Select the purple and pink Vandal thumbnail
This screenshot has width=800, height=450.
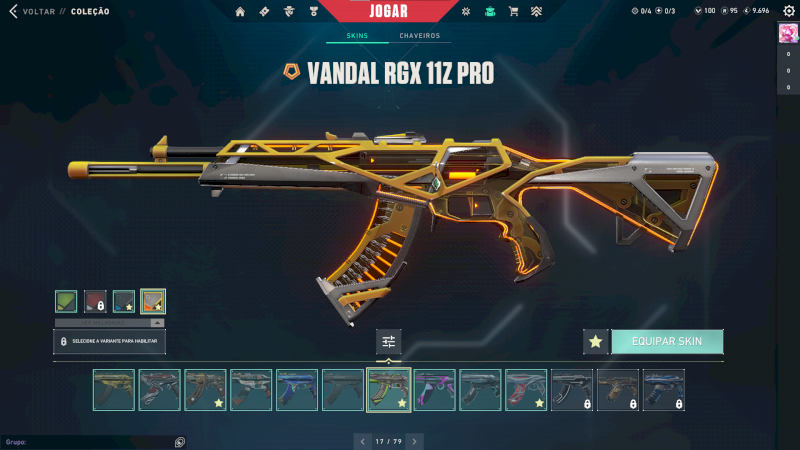coord(434,390)
